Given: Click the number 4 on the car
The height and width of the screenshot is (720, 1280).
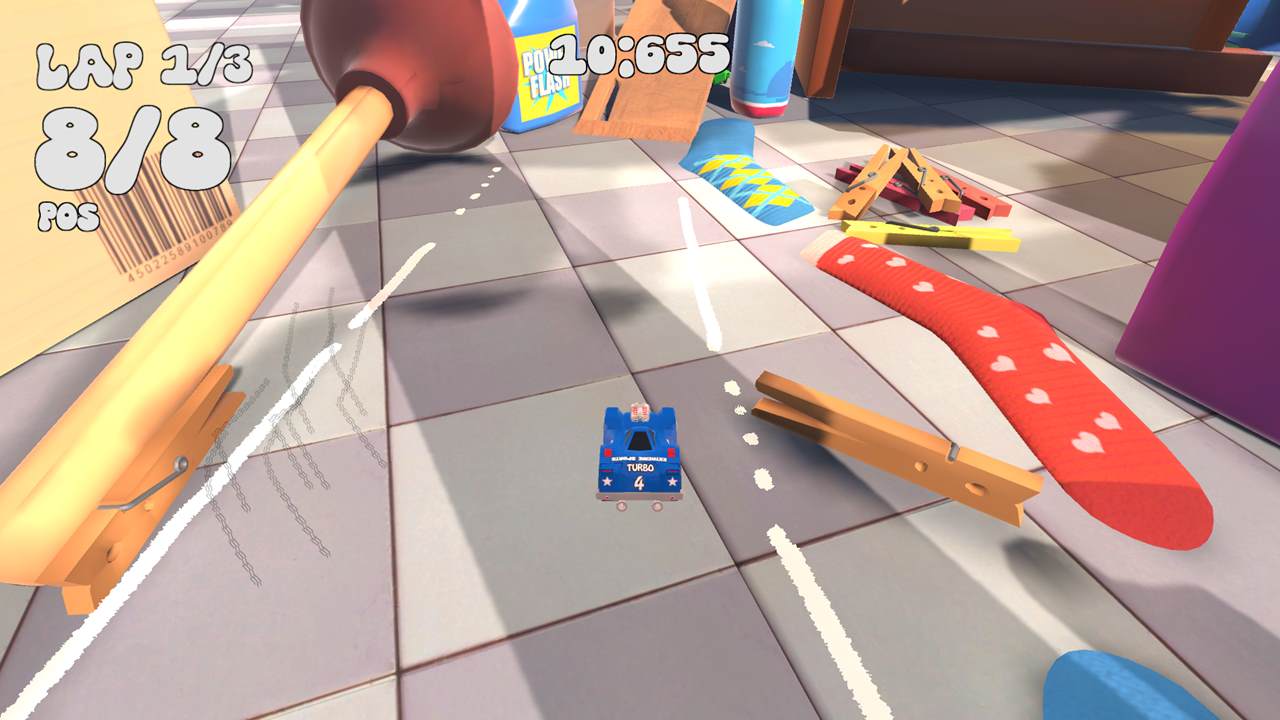Looking at the screenshot, I should (640, 482).
